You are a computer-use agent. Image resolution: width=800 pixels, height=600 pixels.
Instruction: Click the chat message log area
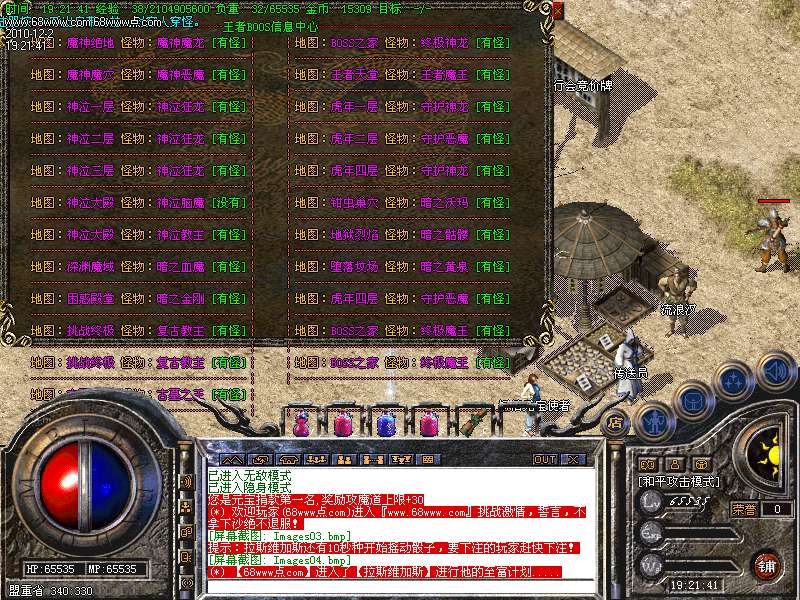point(390,520)
